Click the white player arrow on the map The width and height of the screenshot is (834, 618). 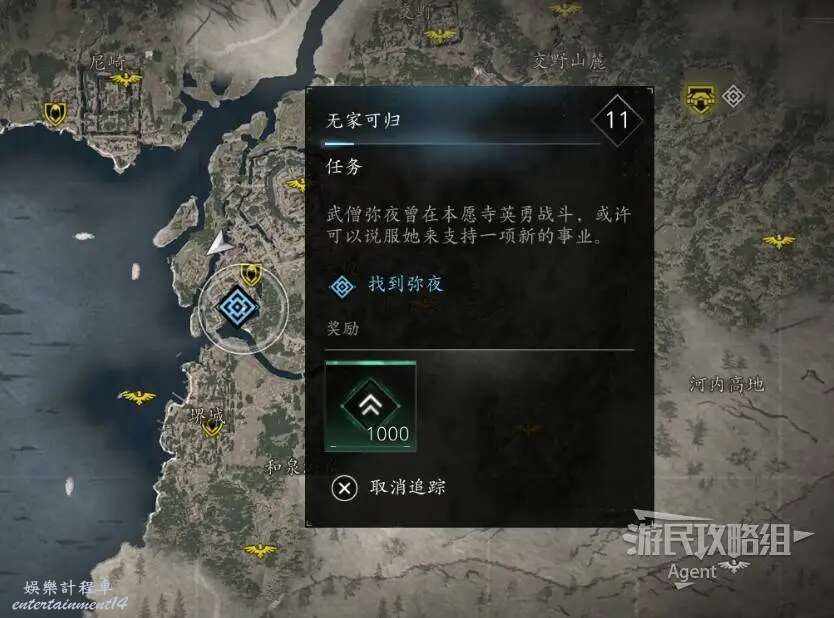point(219,243)
